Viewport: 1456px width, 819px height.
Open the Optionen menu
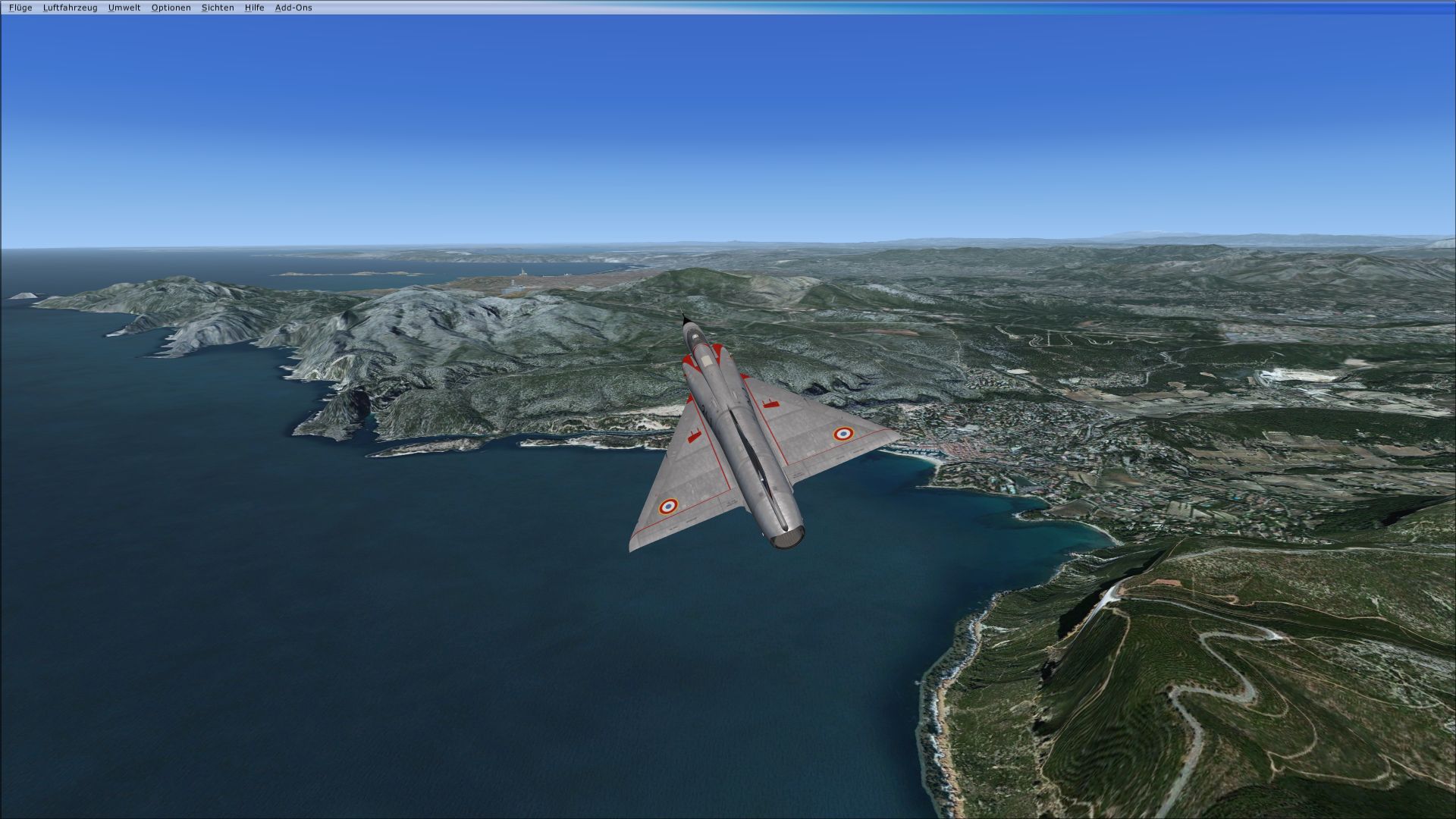171,8
